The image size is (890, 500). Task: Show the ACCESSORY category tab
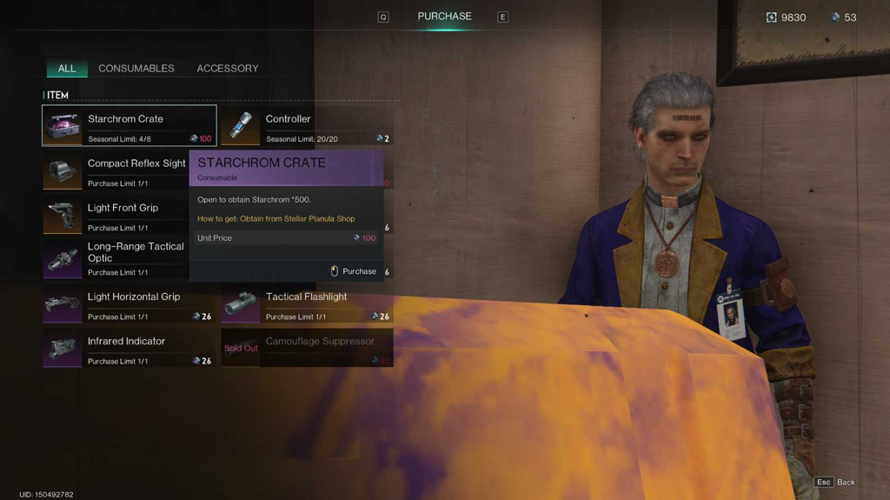pos(227,68)
